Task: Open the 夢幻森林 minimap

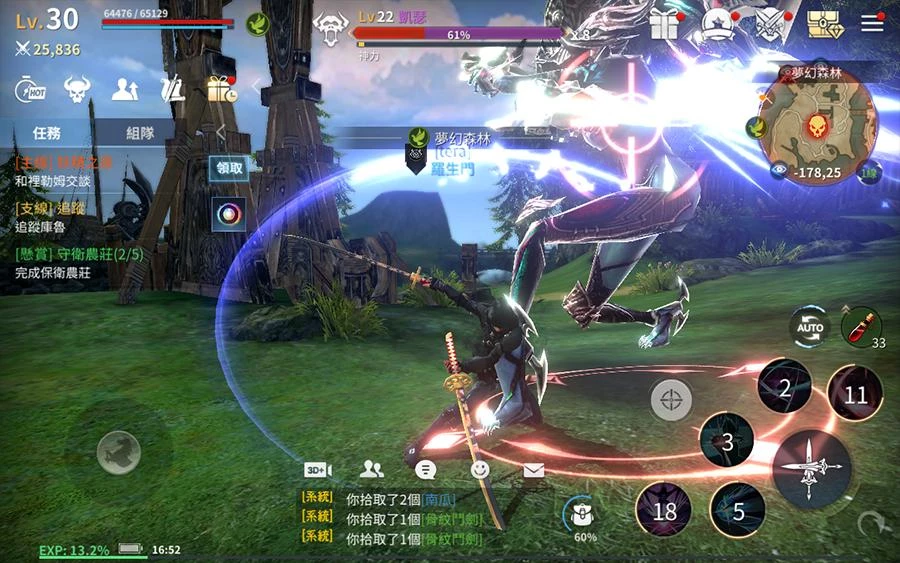Action: pos(816,125)
